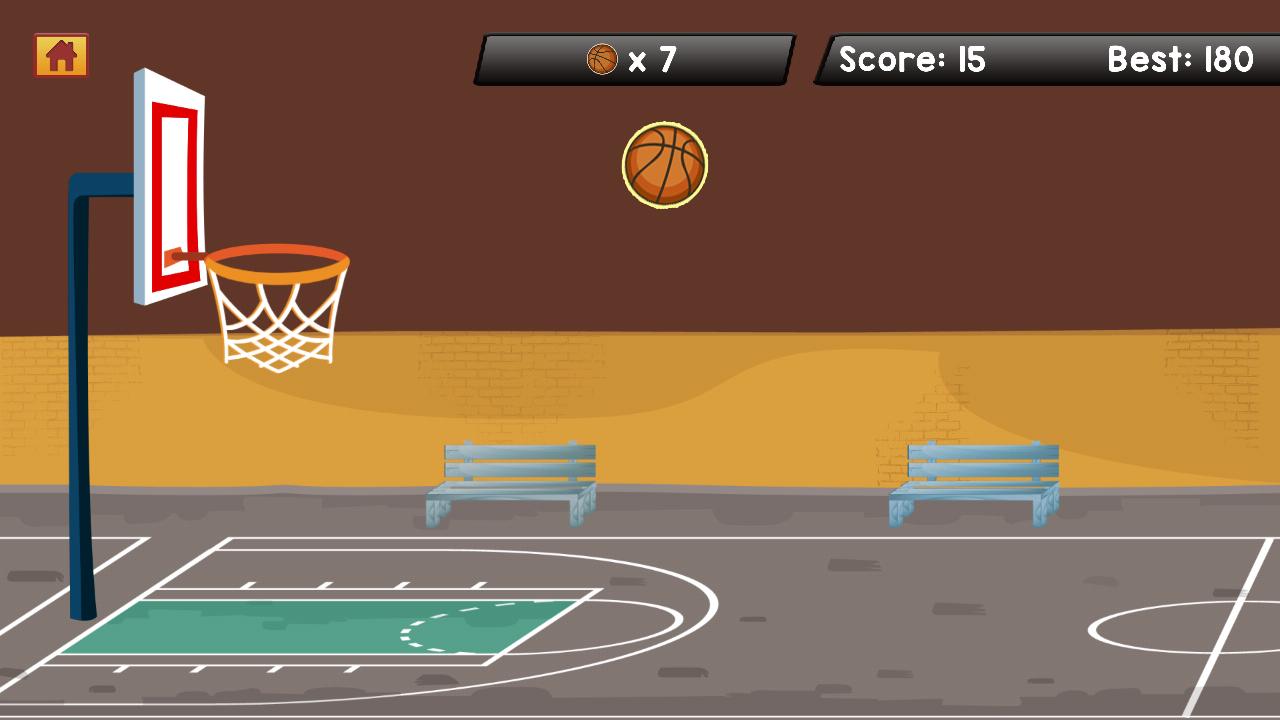Select the basketball icon in the counter bar
1280x720 pixels.
(602, 59)
